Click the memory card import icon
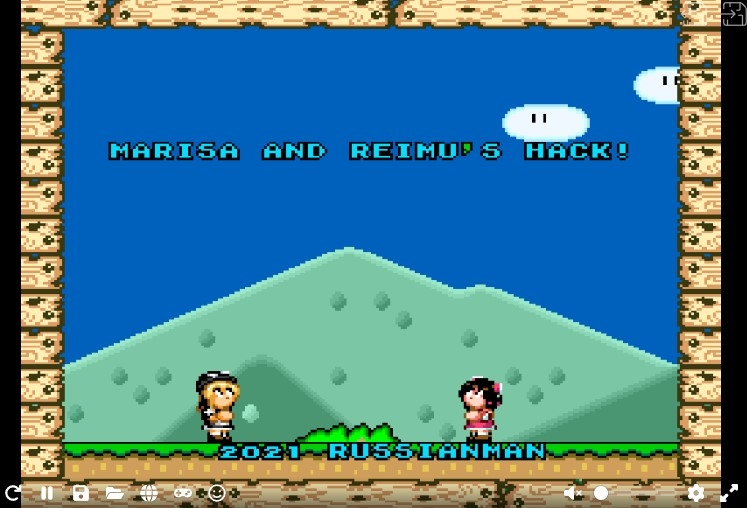This screenshot has width=747, height=508. 733,13
